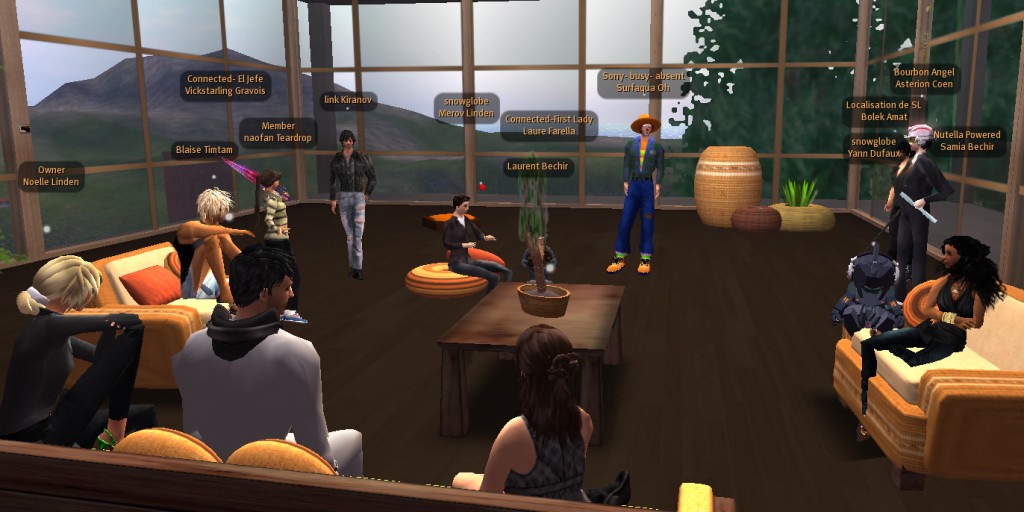Select the naofan Teardrop member tag
Viewport: 1024px width, 512px height.
[x=278, y=132]
